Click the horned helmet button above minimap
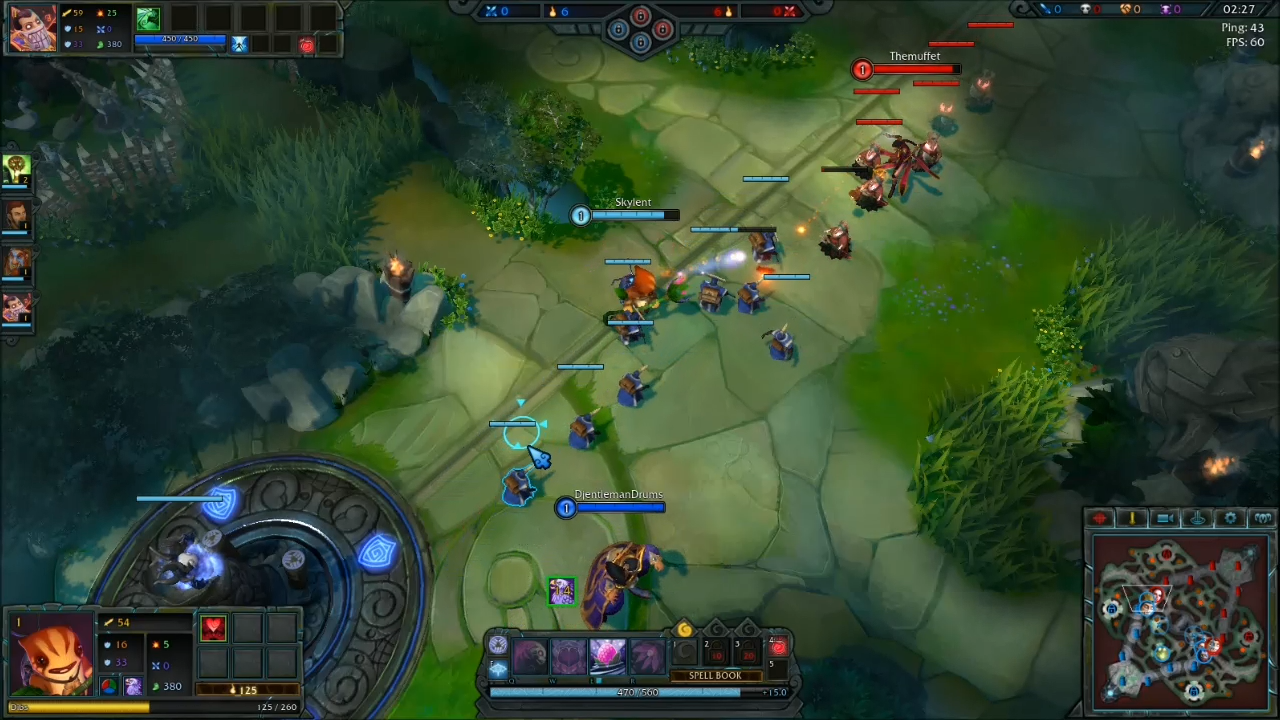Viewport: 1280px width, 720px height. tap(1263, 518)
